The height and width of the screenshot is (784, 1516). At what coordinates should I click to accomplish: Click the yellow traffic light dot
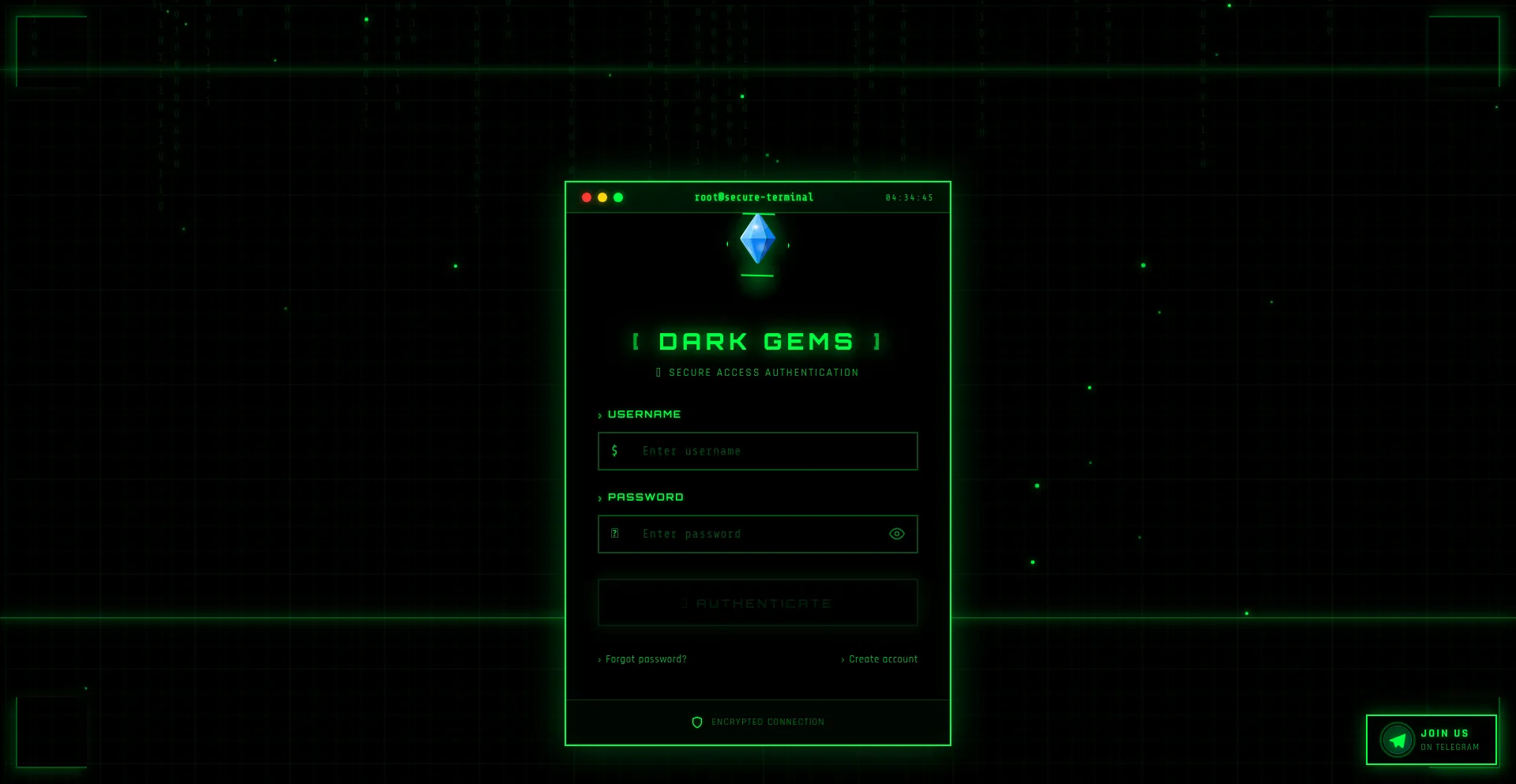tap(602, 197)
